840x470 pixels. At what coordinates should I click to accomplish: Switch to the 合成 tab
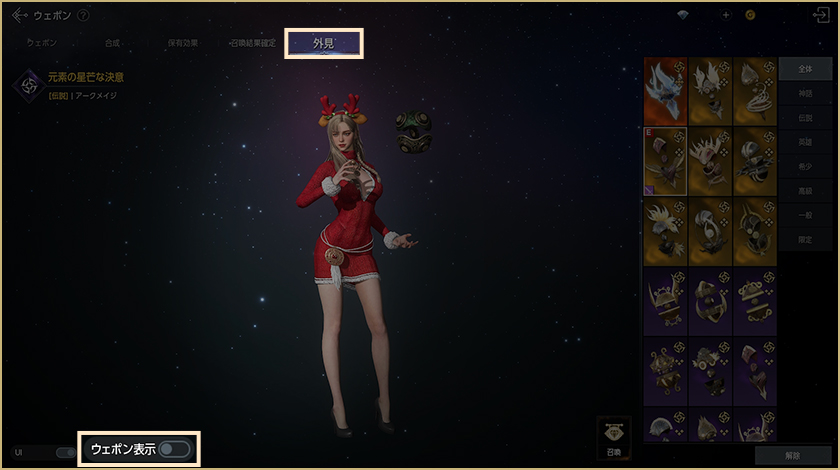coord(112,44)
